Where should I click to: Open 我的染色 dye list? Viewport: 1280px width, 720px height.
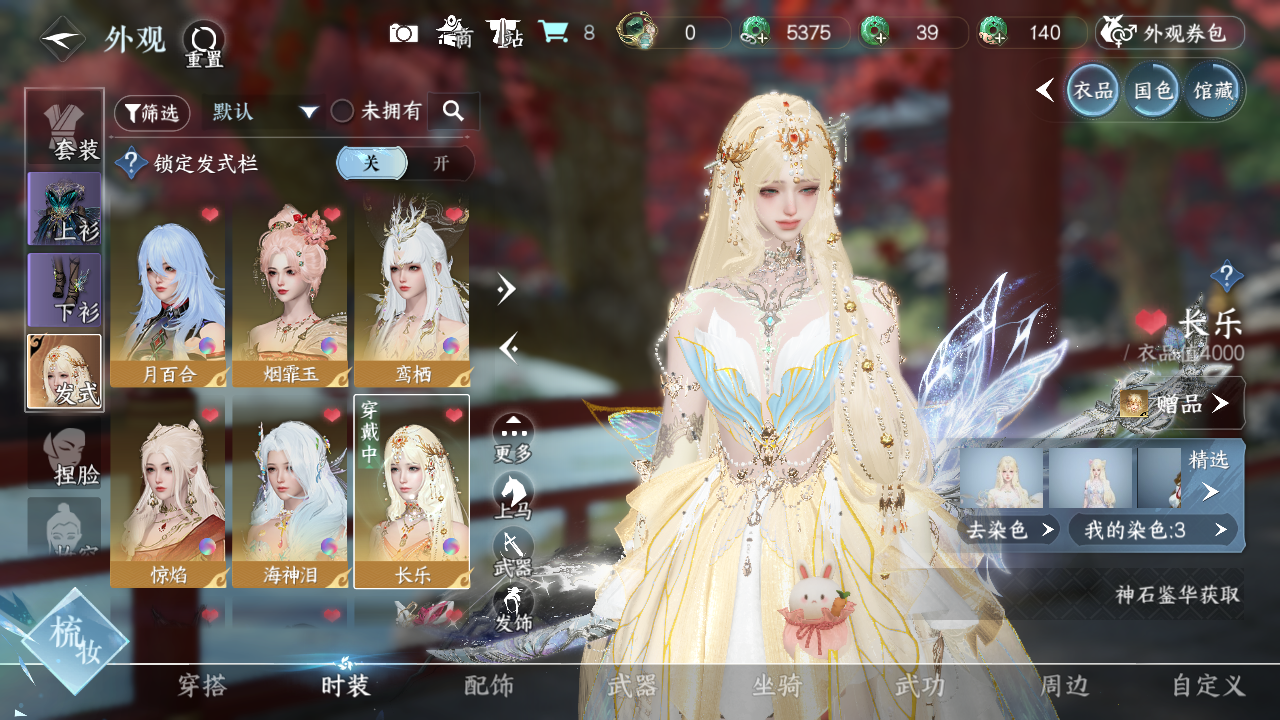(1152, 530)
